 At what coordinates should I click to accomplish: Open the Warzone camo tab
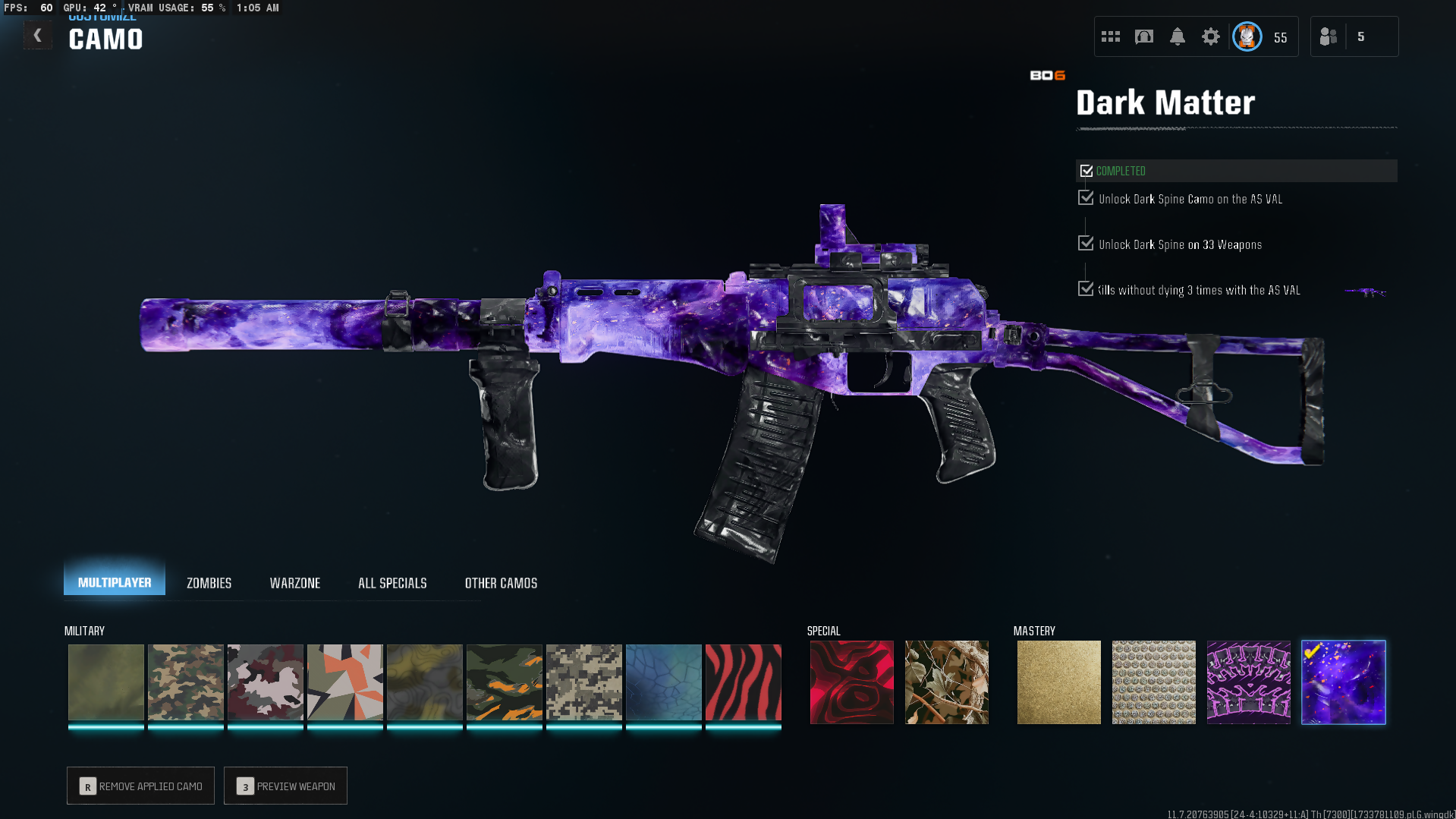coord(295,583)
